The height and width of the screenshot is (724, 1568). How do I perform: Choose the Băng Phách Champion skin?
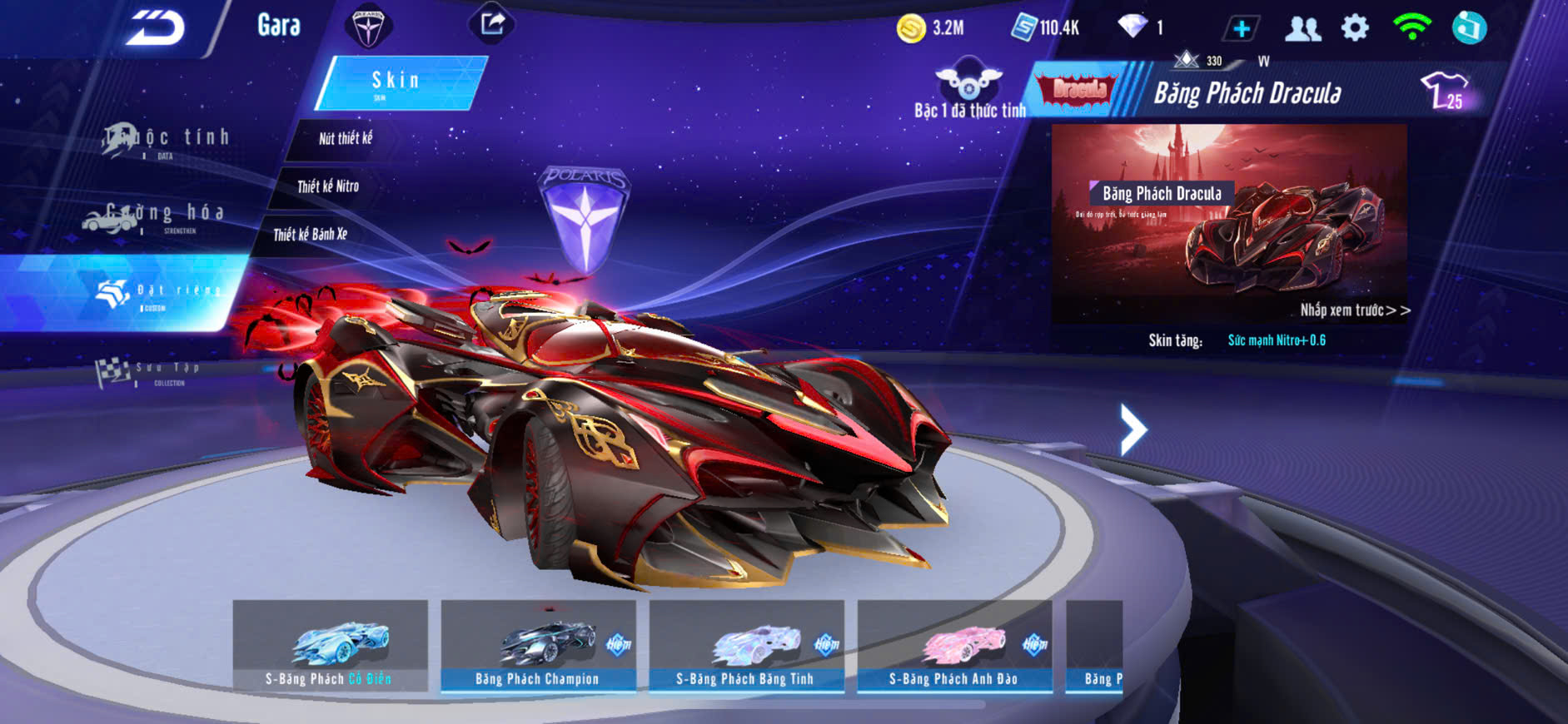click(x=538, y=646)
